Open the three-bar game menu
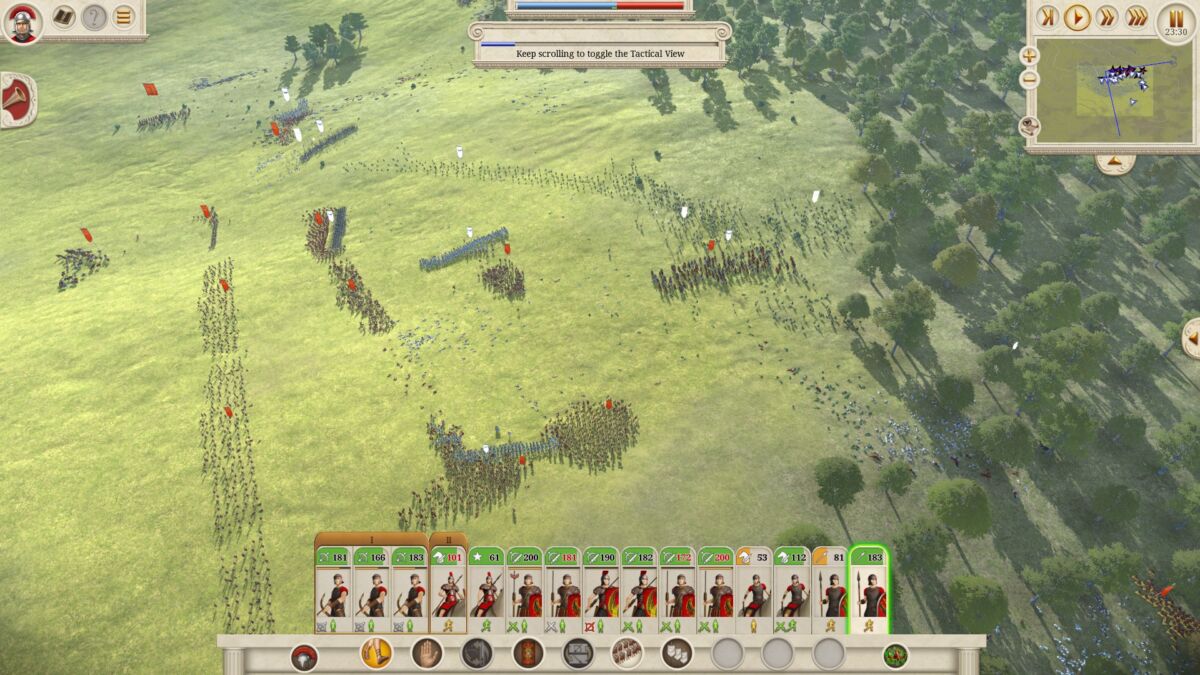1200x675 pixels. coord(123,17)
